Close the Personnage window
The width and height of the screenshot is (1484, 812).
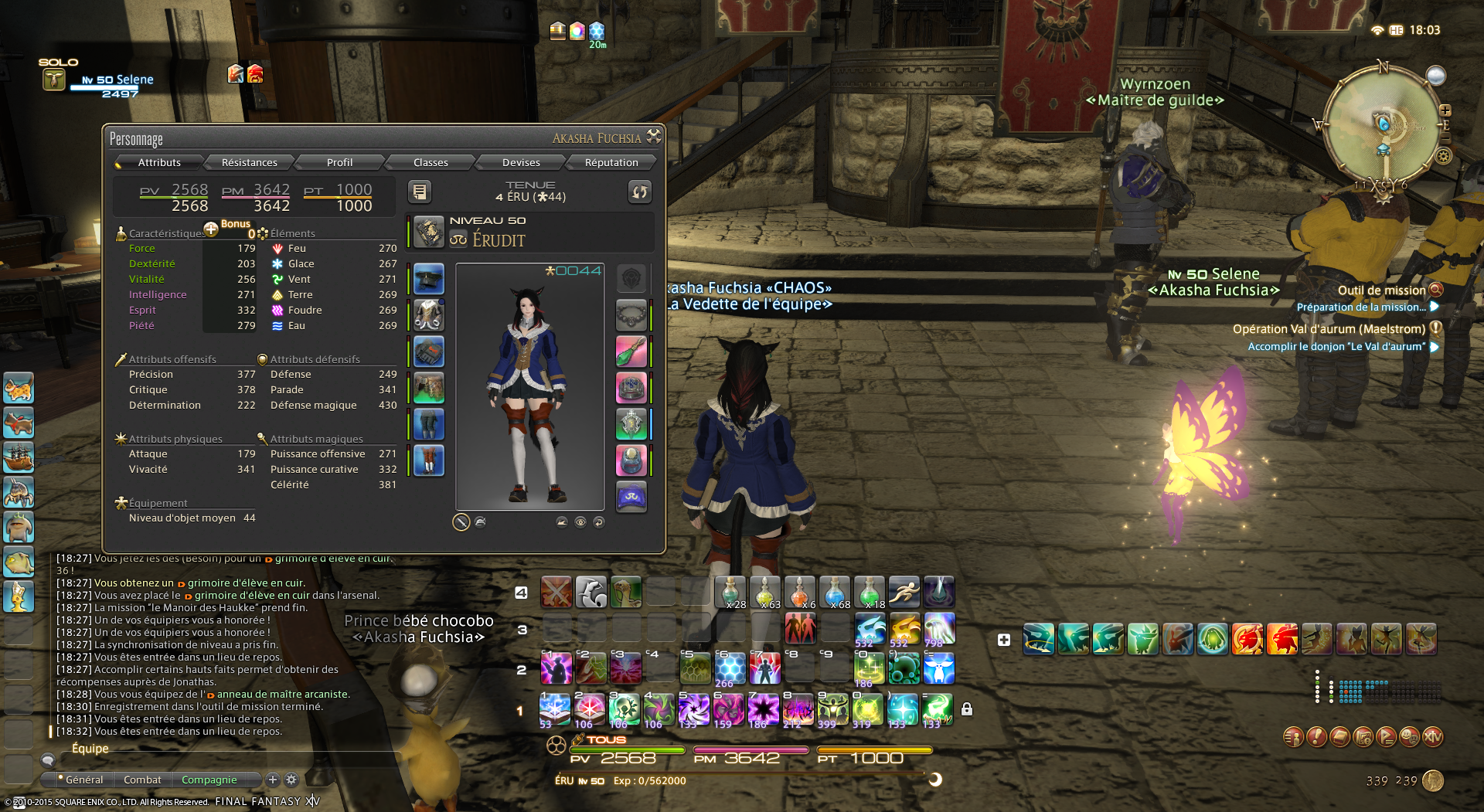(x=654, y=137)
